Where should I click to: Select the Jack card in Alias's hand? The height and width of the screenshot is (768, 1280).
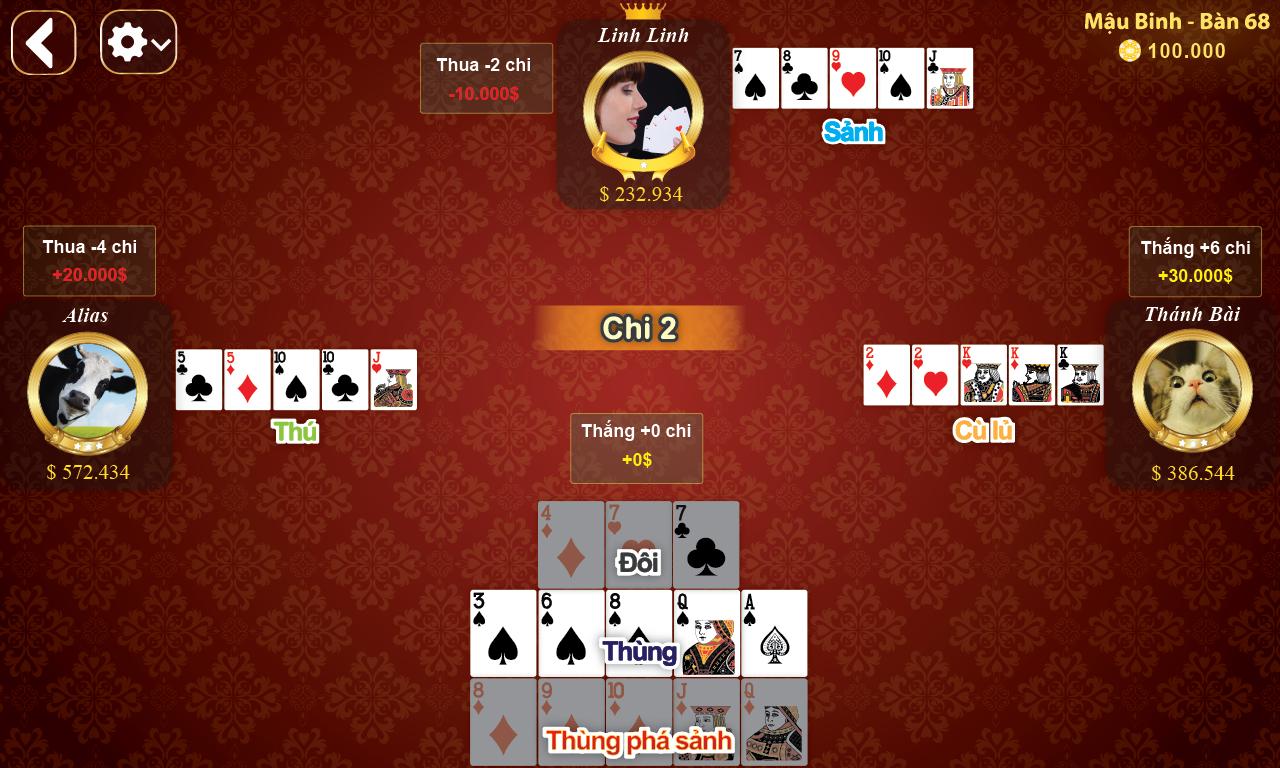click(394, 380)
